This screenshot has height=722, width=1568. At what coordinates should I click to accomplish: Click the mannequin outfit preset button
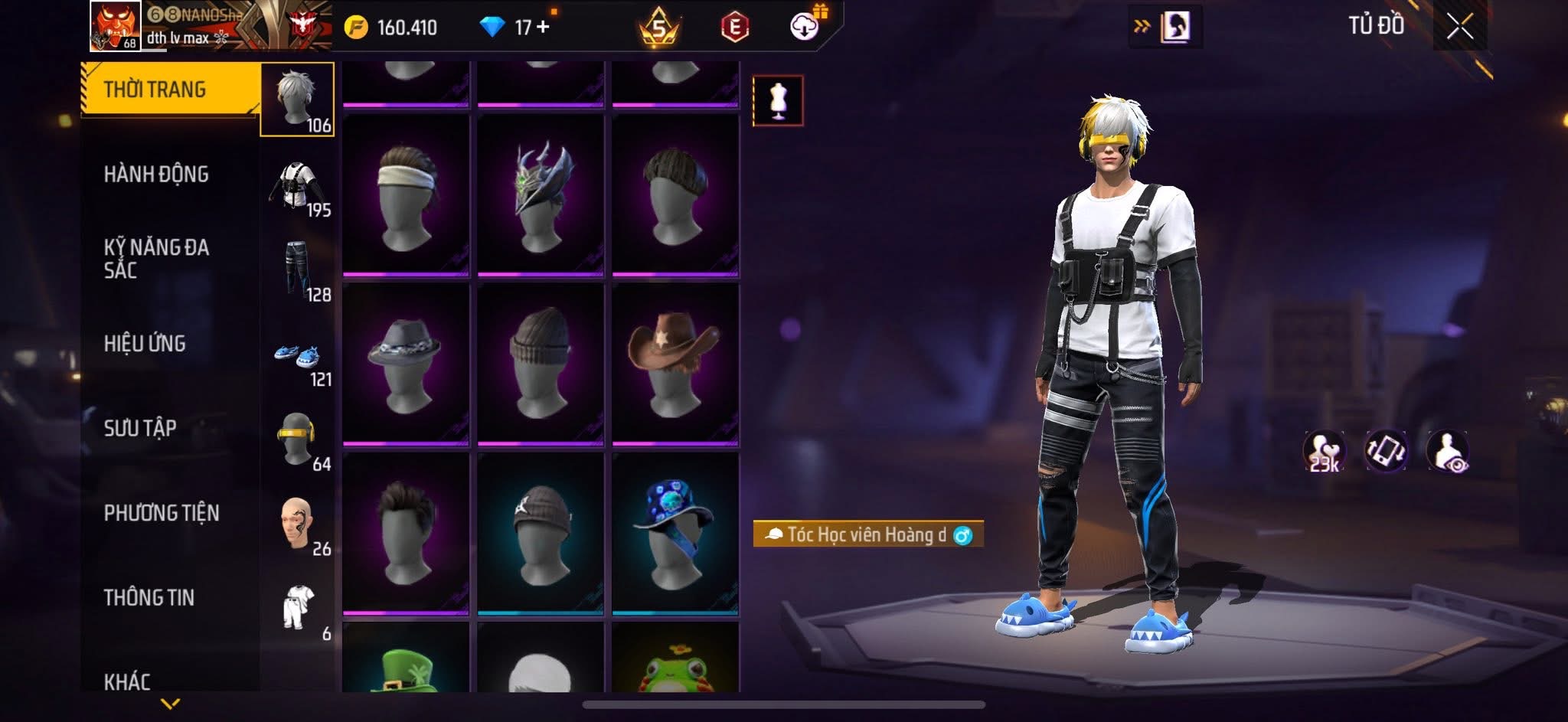pos(778,100)
